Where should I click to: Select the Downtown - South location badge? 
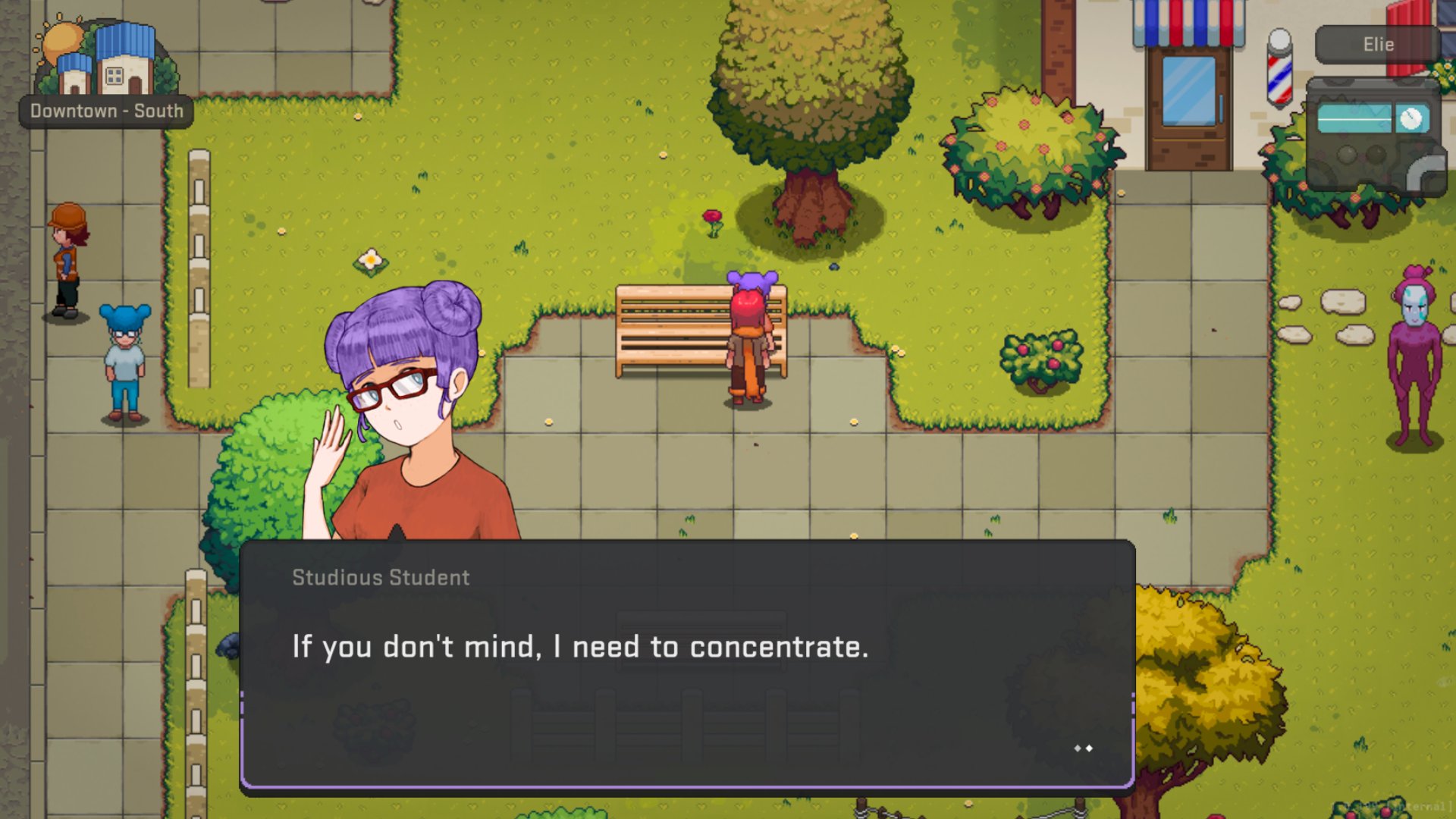(x=106, y=111)
